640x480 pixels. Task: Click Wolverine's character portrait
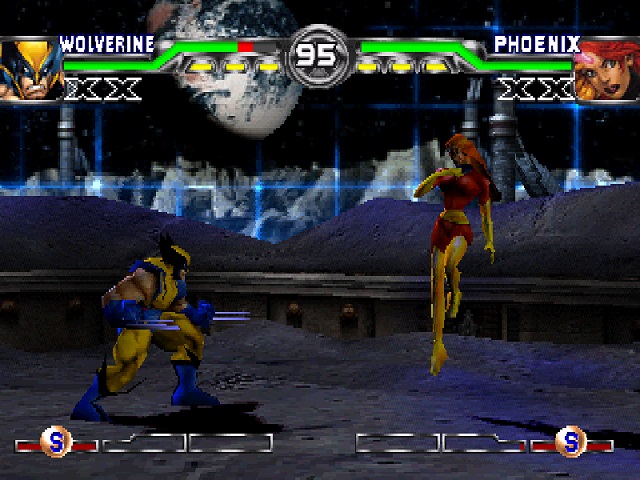(27, 69)
